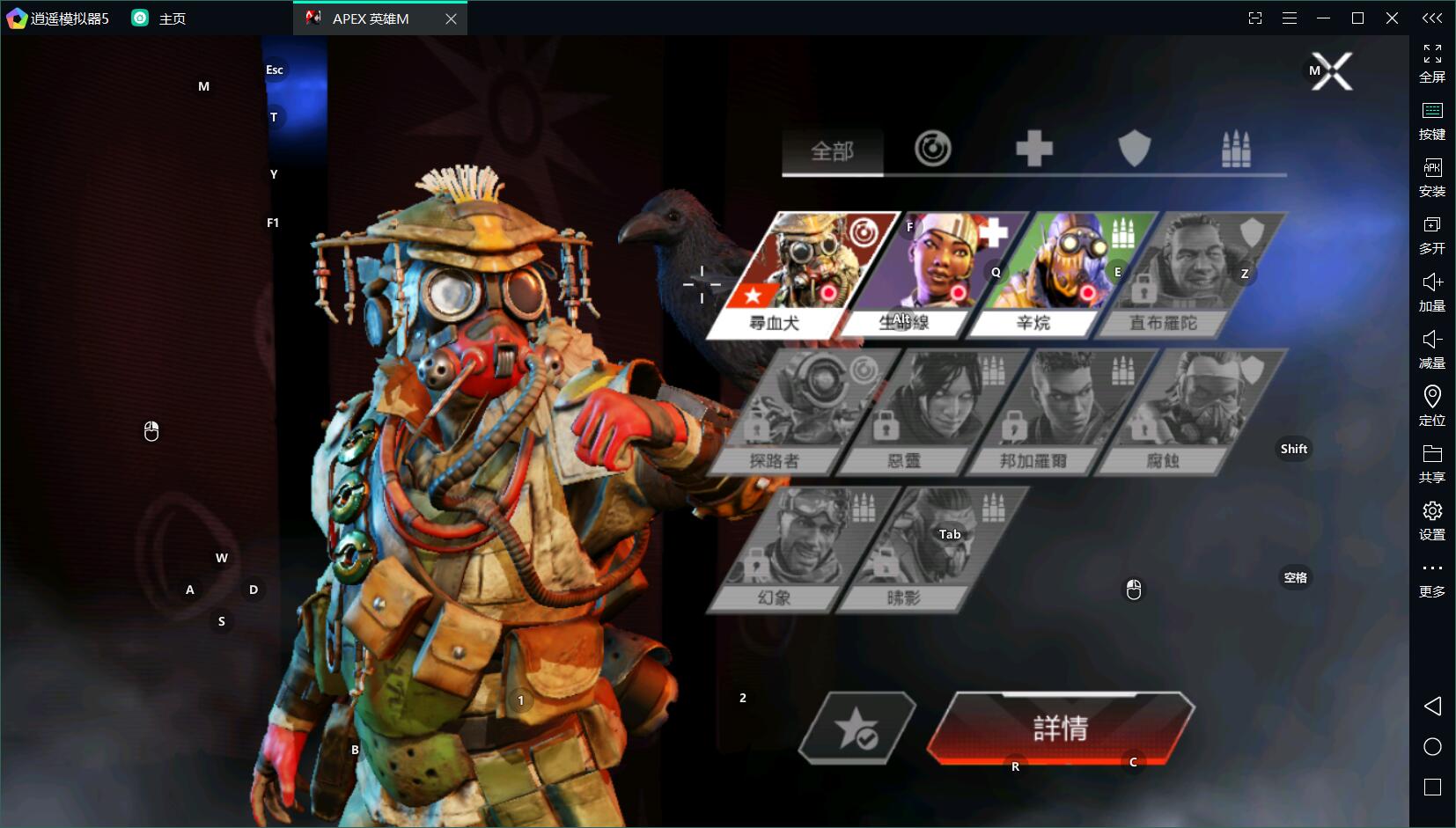
Task: Switch to the support cross class tab
Action: (1033, 149)
